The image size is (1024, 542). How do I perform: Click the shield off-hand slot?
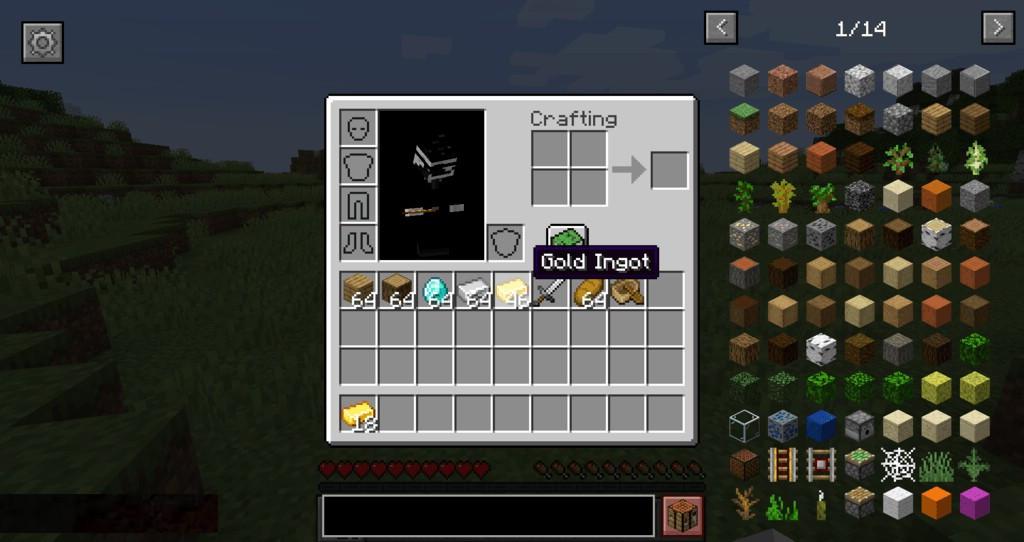(505, 242)
